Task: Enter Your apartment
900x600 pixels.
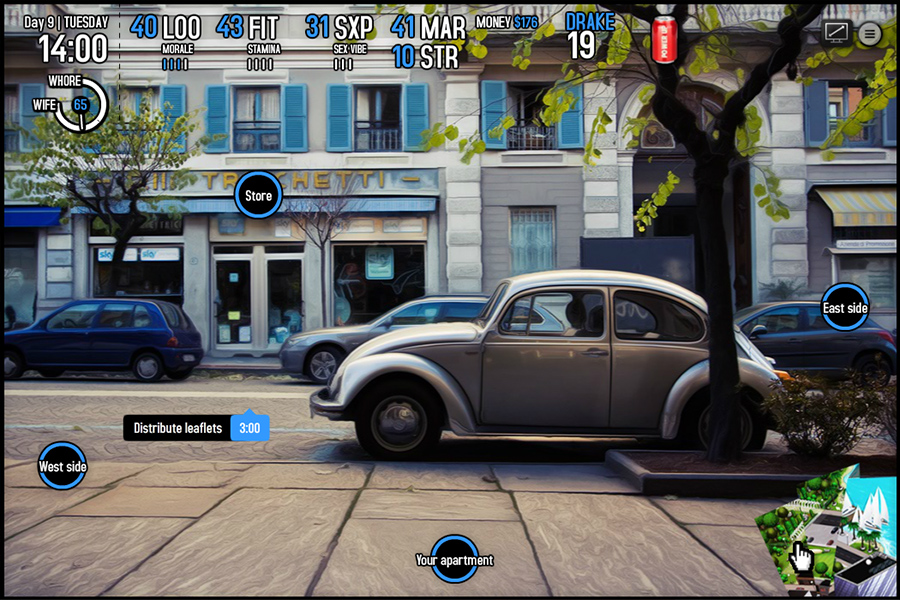Action: click(x=454, y=560)
